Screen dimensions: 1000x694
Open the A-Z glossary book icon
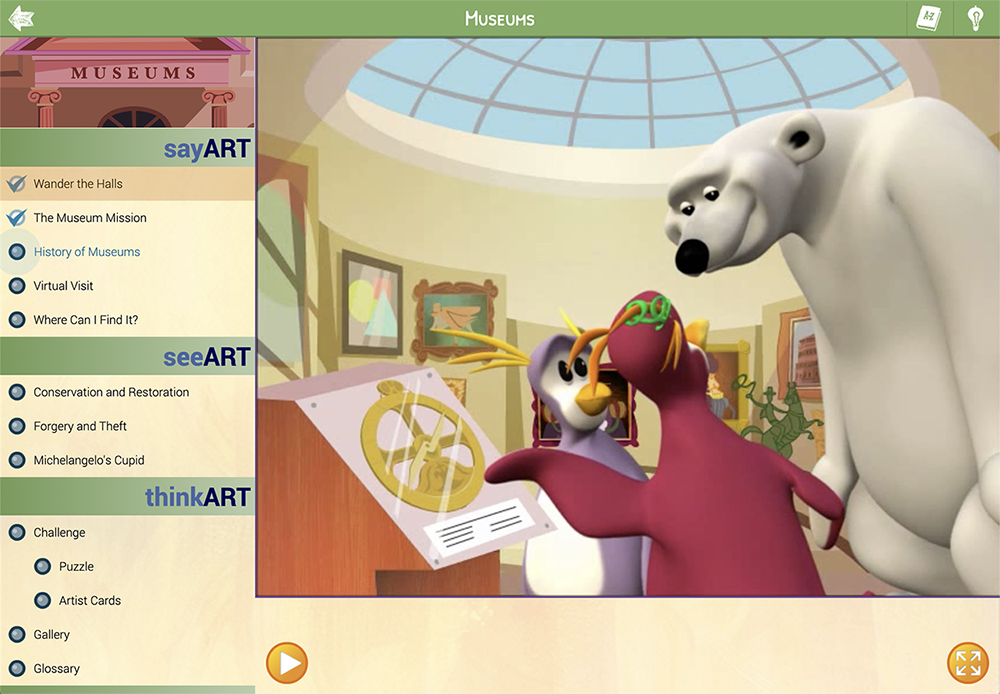(929, 18)
